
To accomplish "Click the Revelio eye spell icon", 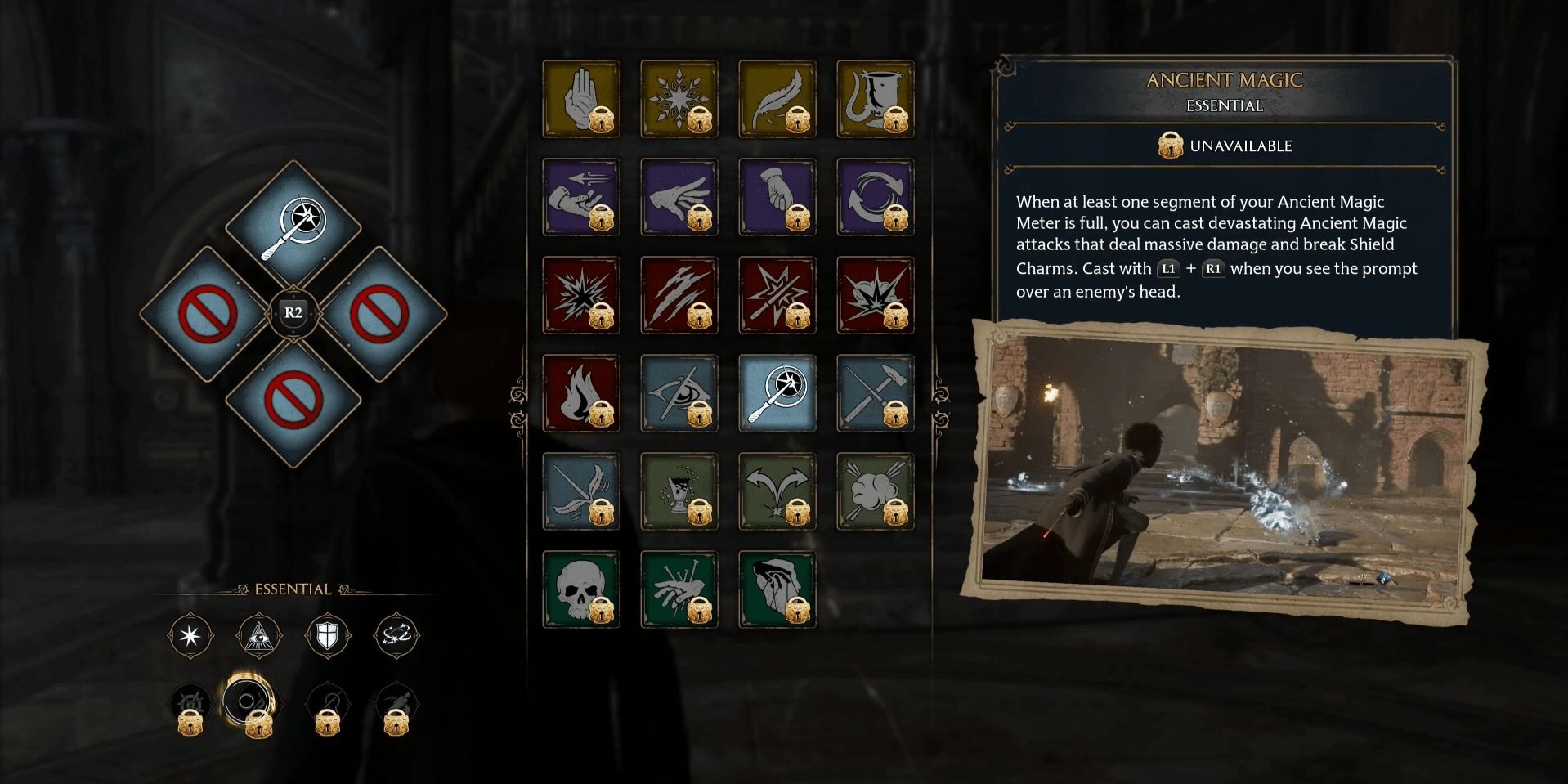I will (x=679, y=392).
